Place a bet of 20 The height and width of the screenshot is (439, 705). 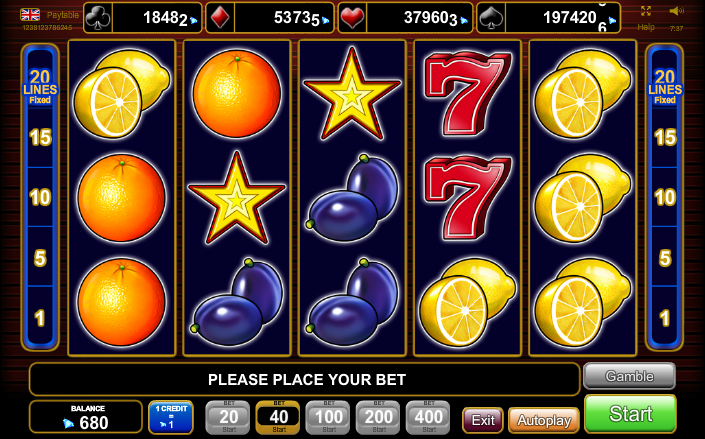[x=228, y=417]
